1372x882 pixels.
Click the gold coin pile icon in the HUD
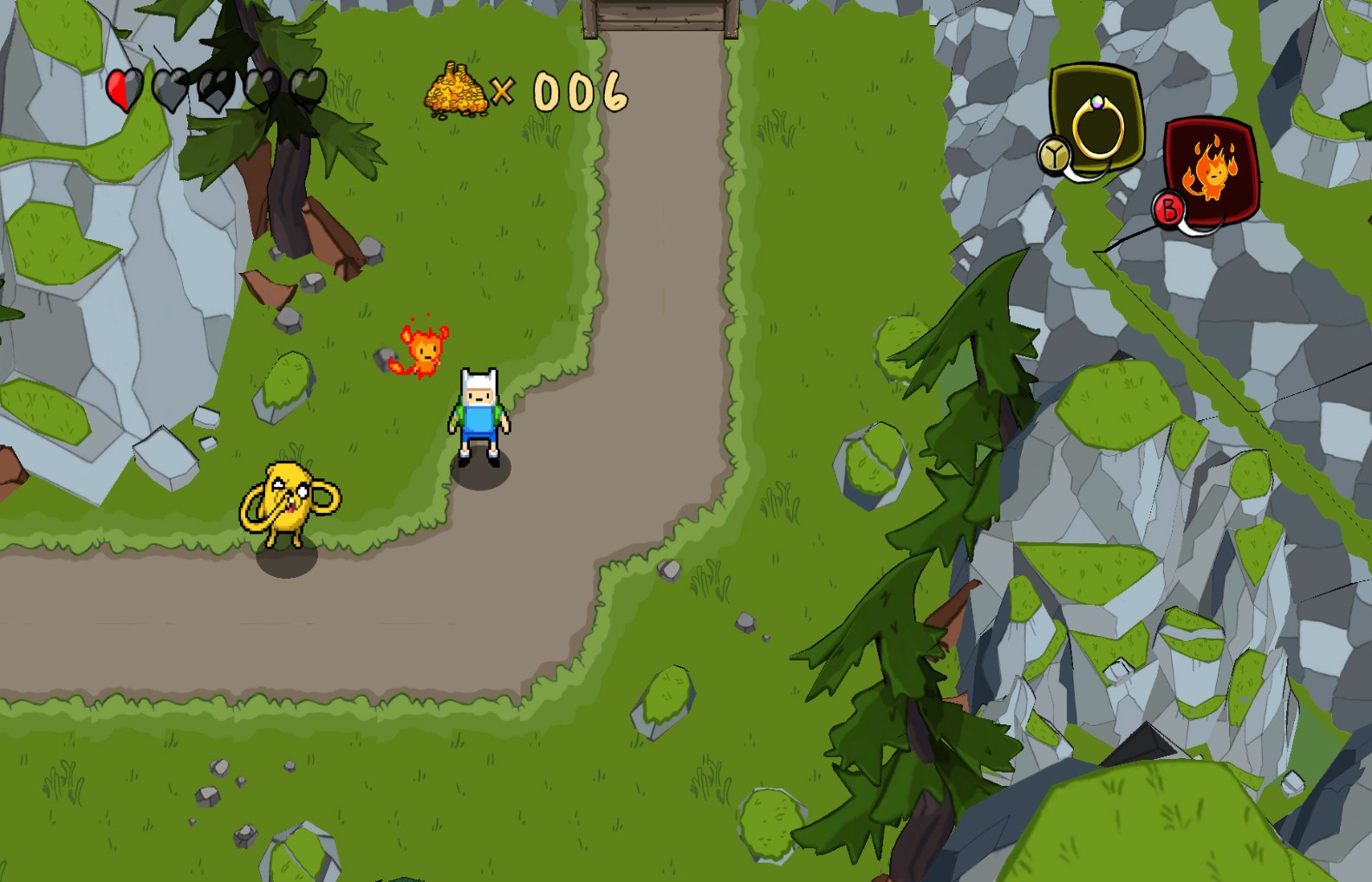458,89
